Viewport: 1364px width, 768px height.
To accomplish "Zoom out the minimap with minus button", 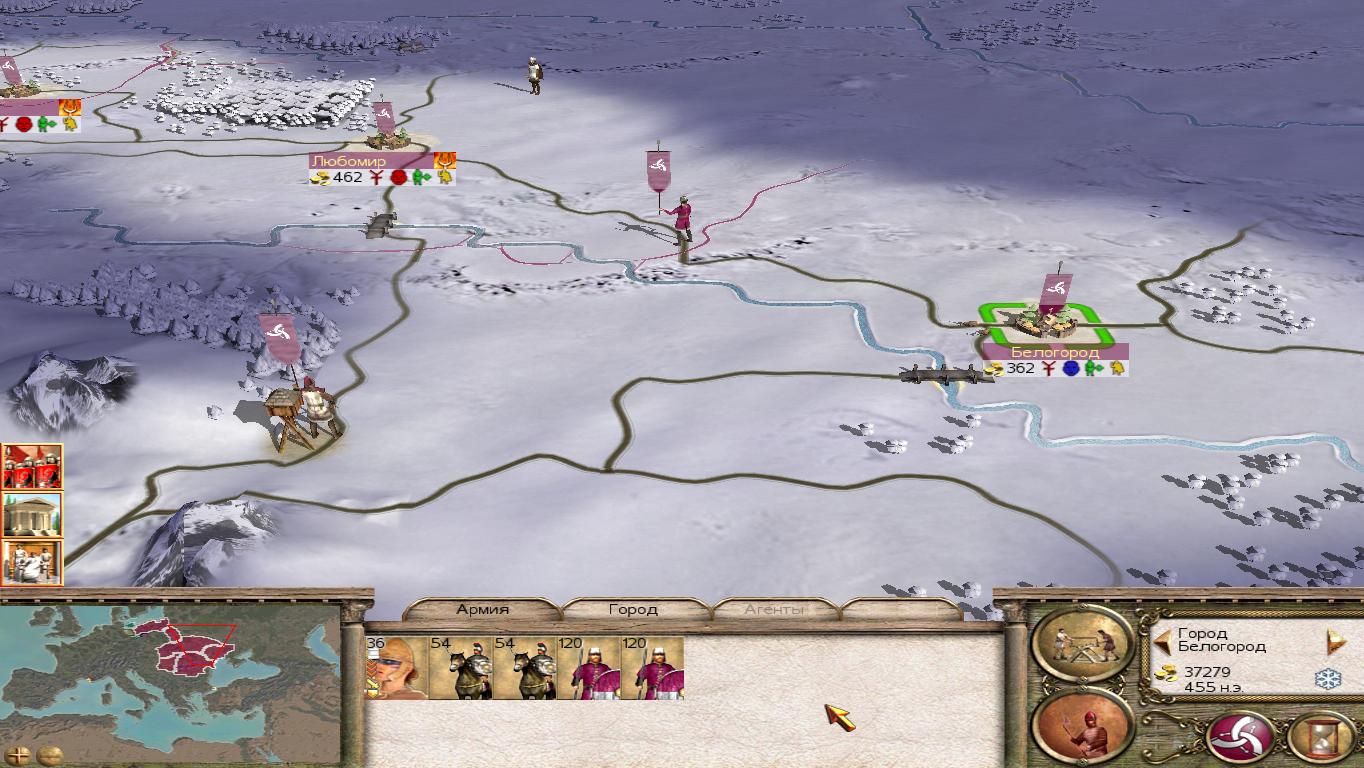I will point(48,755).
